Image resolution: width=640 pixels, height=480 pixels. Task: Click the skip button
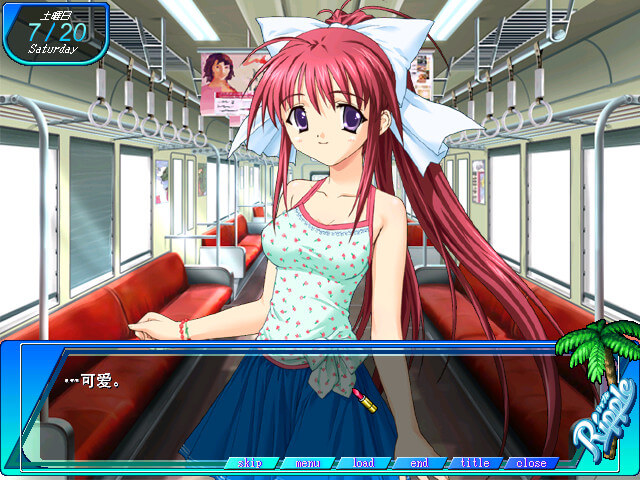tap(250, 463)
